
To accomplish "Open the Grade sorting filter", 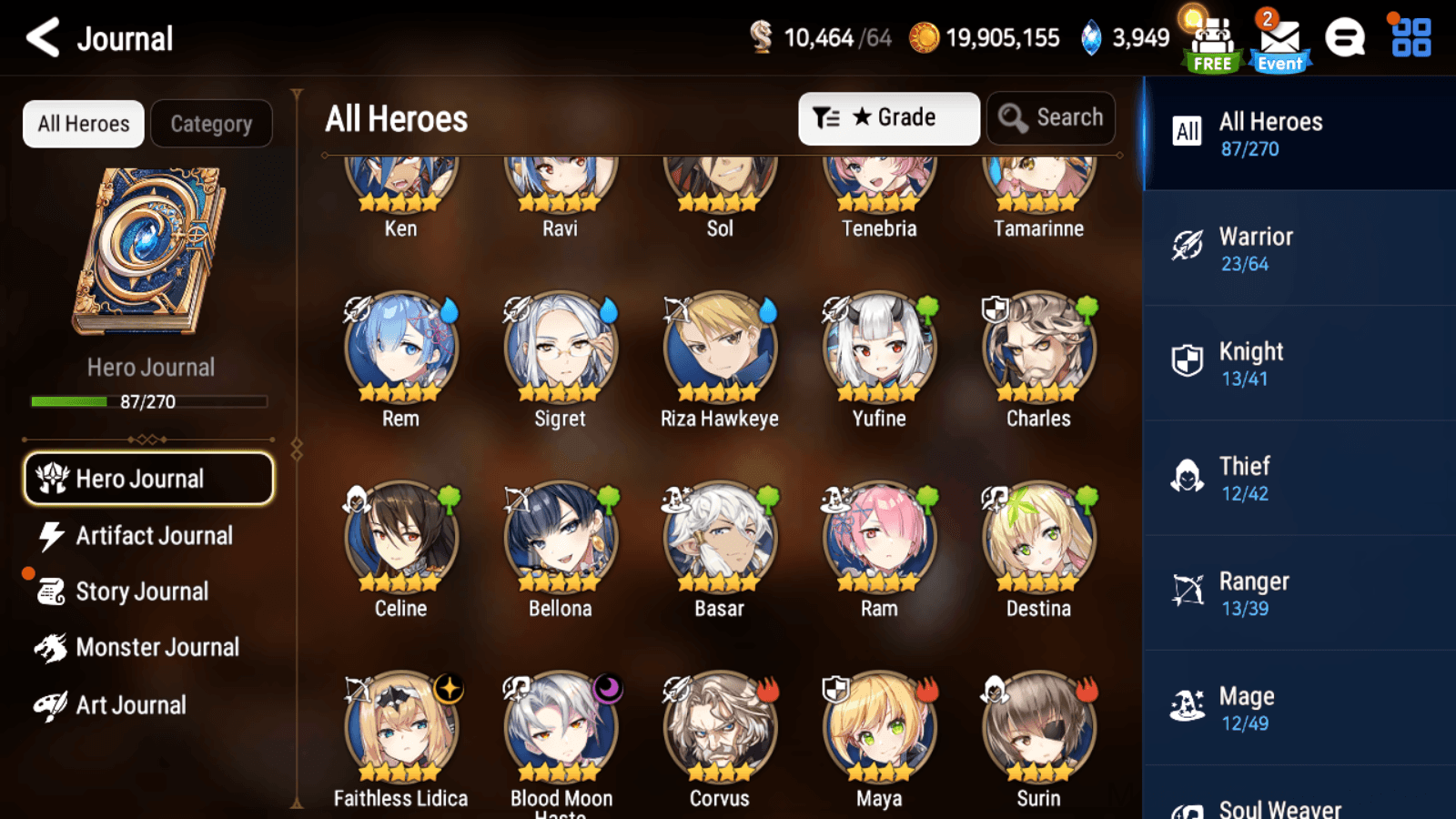I will coord(889,117).
